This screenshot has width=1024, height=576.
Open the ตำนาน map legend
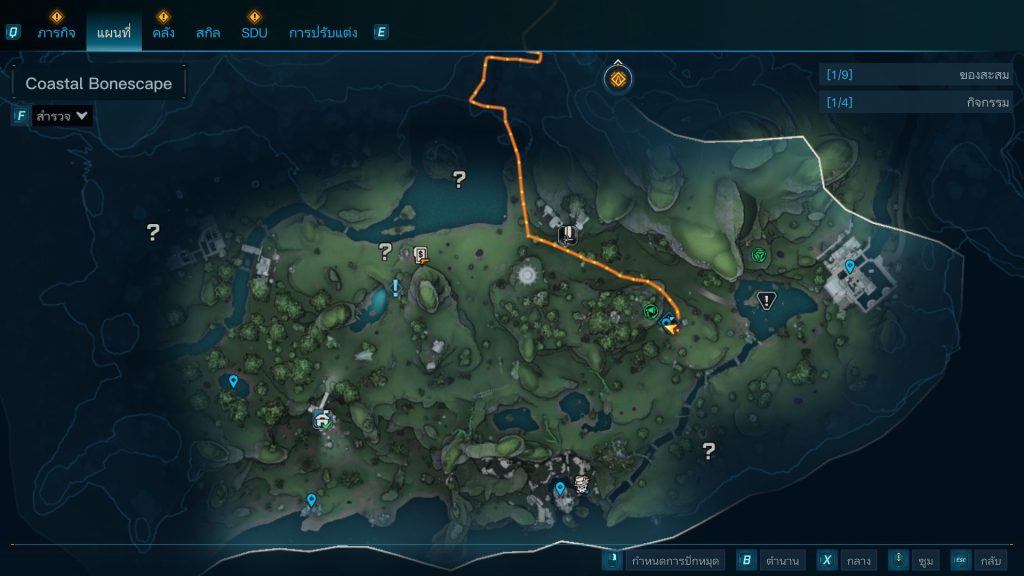(771, 560)
